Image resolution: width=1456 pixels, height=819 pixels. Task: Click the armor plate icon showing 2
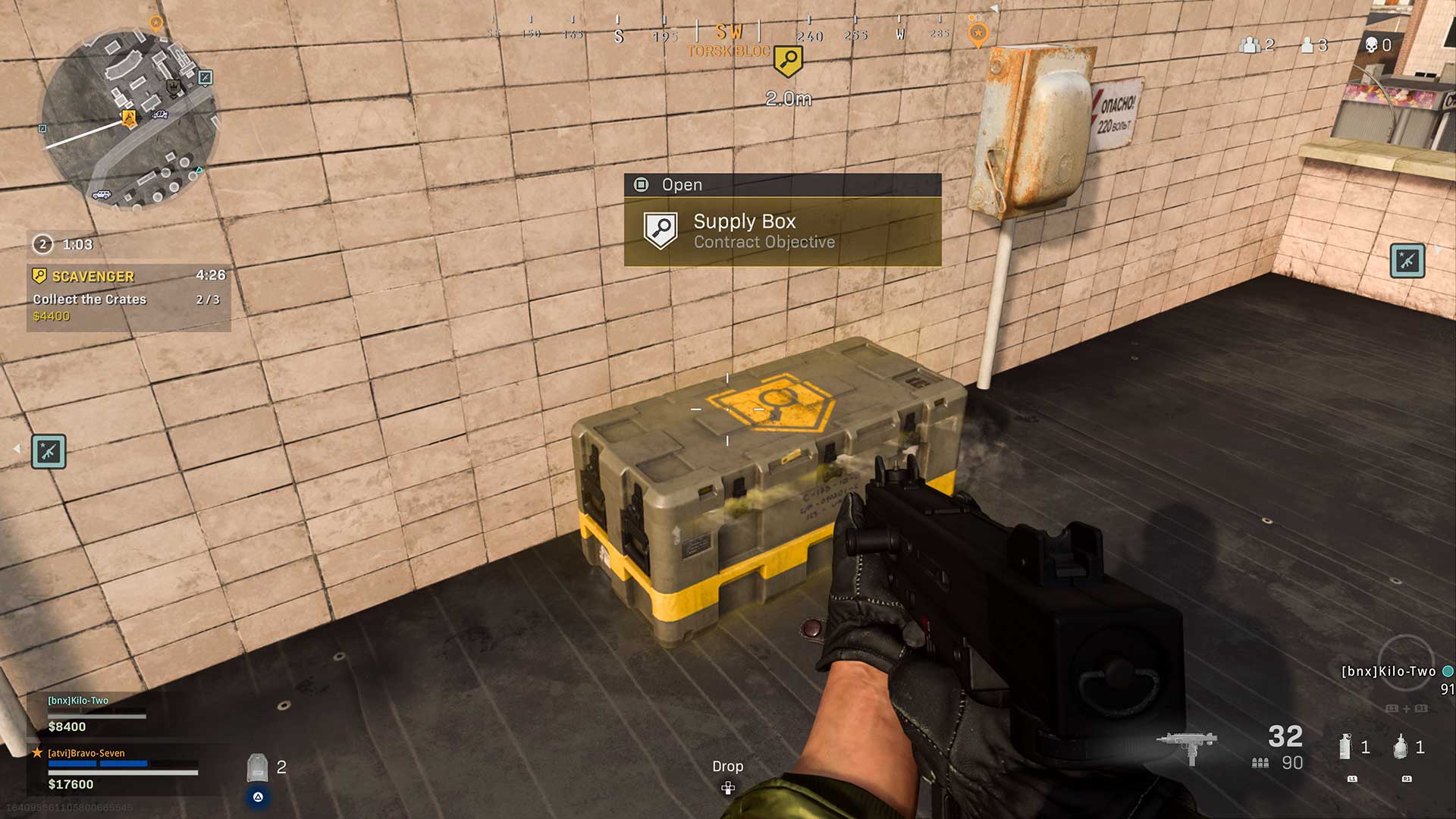click(x=258, y=767)
